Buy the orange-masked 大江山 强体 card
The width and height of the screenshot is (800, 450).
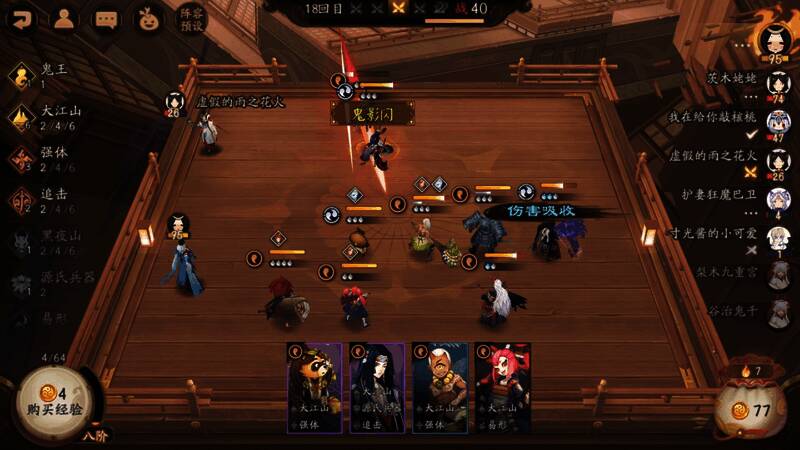tap(440, 388)
